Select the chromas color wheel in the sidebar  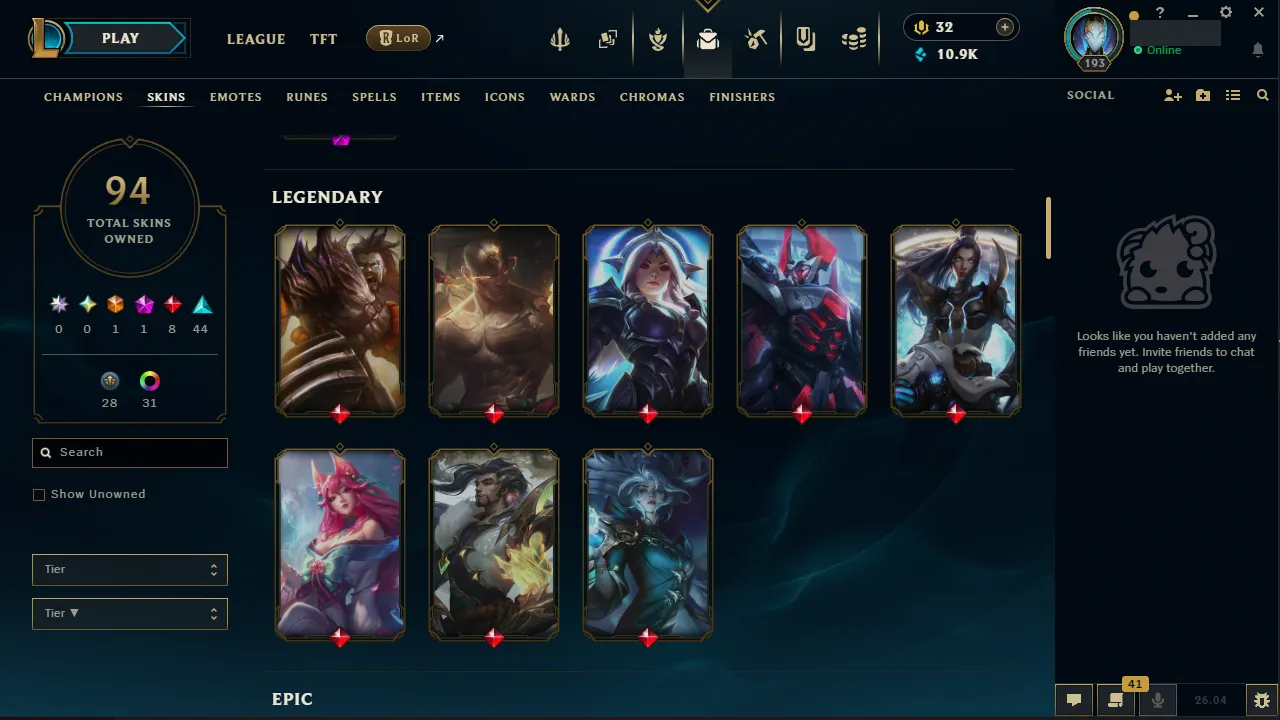point(149,380)
